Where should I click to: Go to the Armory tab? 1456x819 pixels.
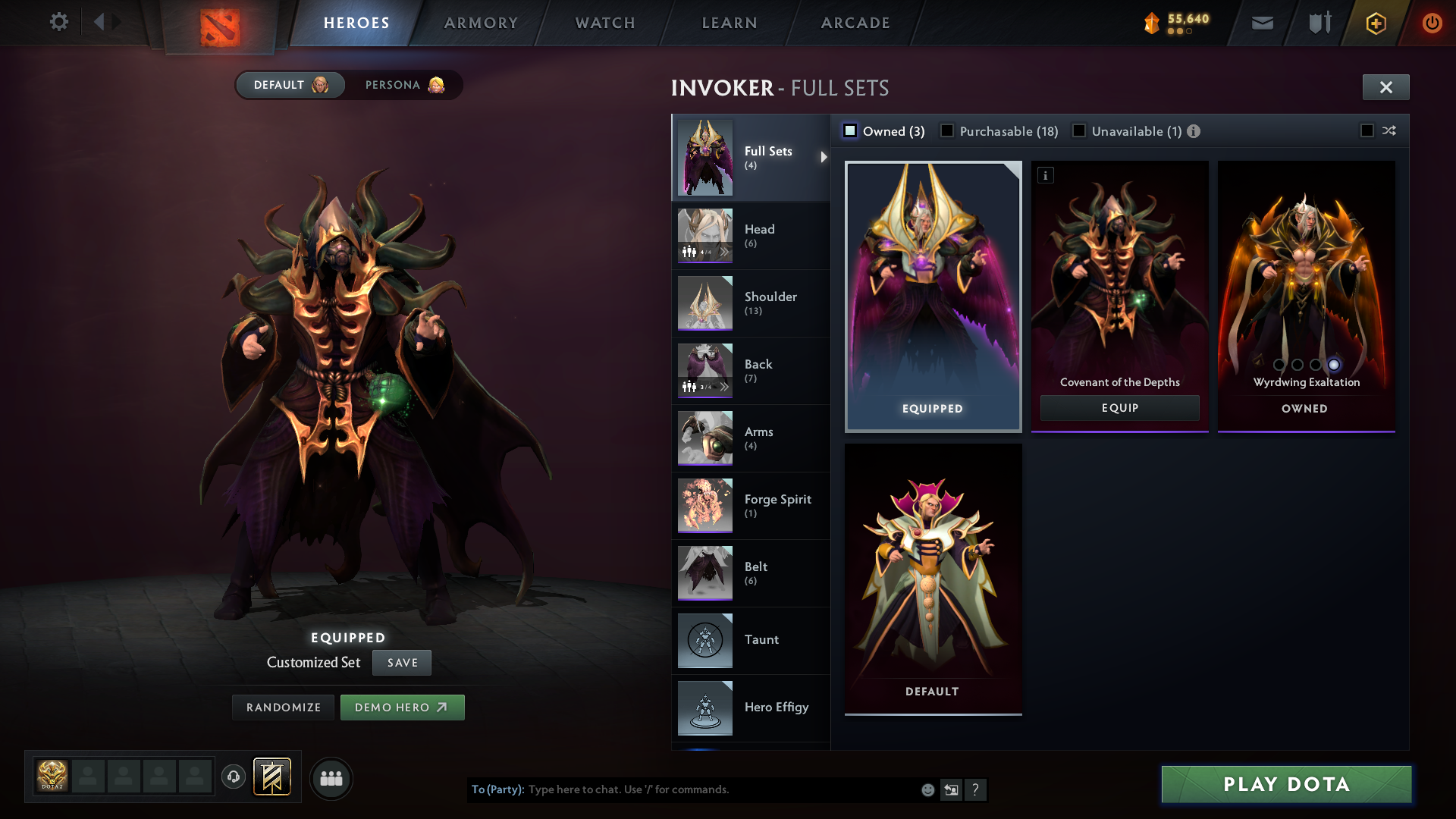tap(481, 23)
